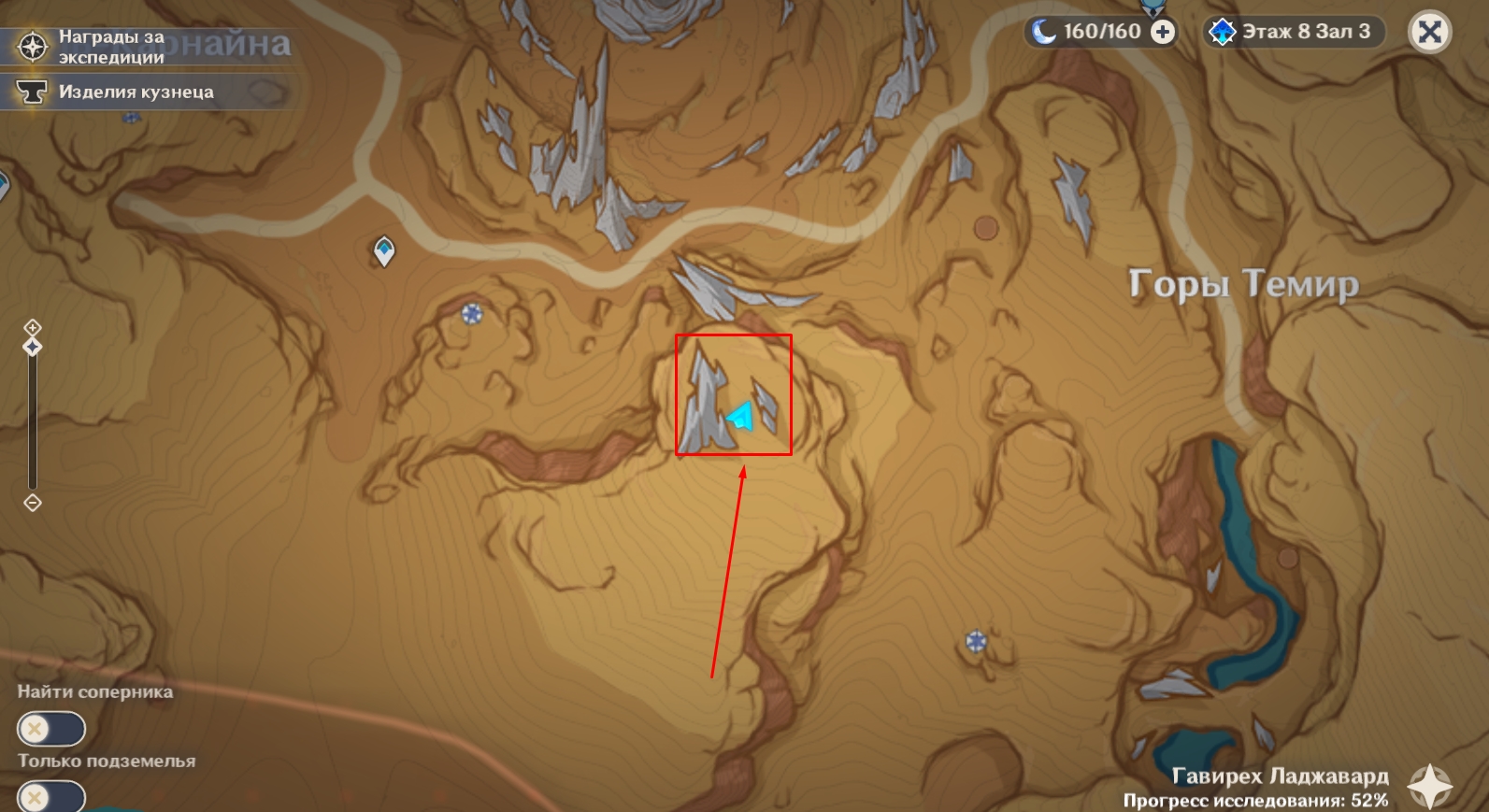
Task: Toggle the Найти соперника switch
Action: (51, 729)
